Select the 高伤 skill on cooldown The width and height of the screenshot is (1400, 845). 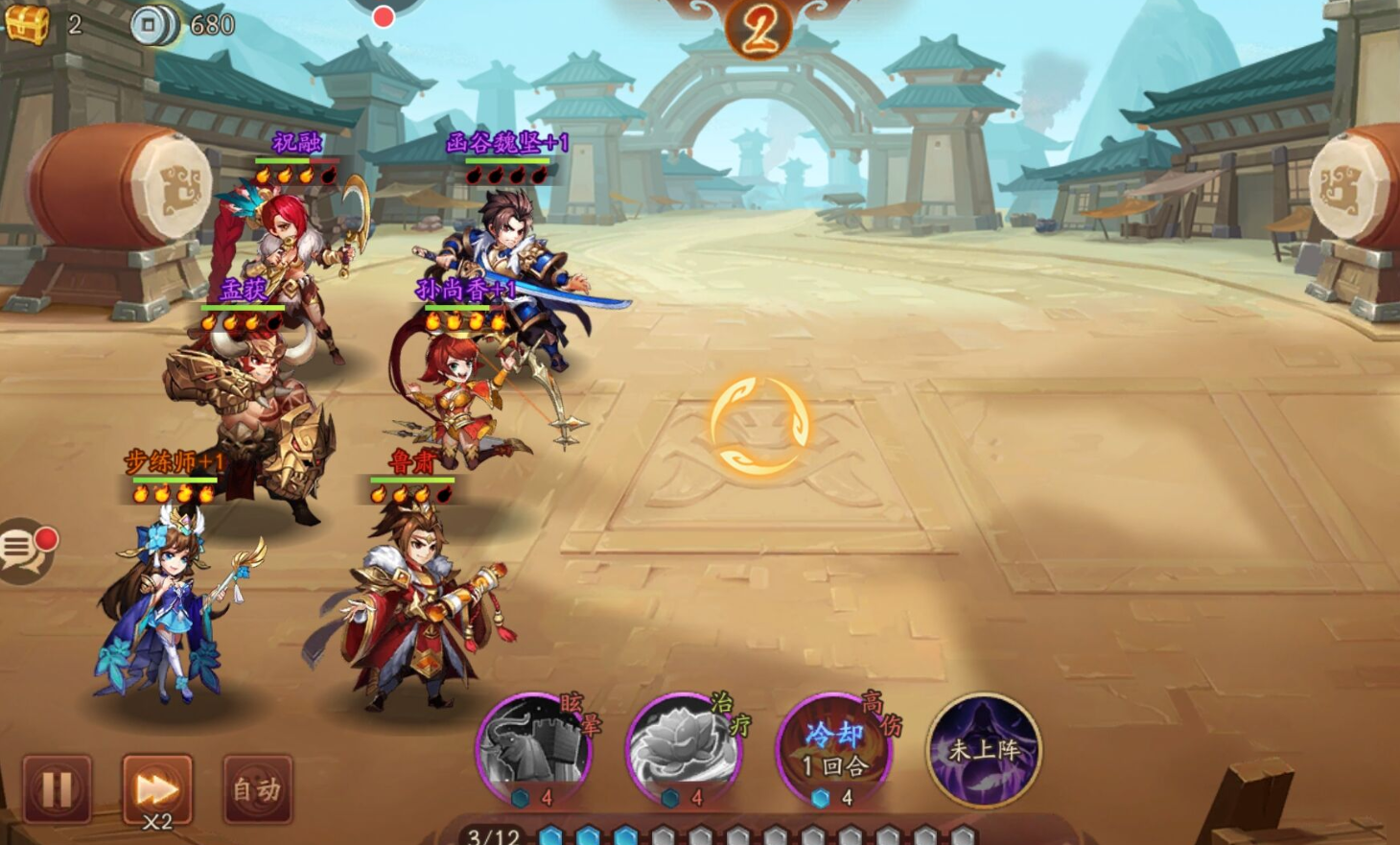point(833,748)
